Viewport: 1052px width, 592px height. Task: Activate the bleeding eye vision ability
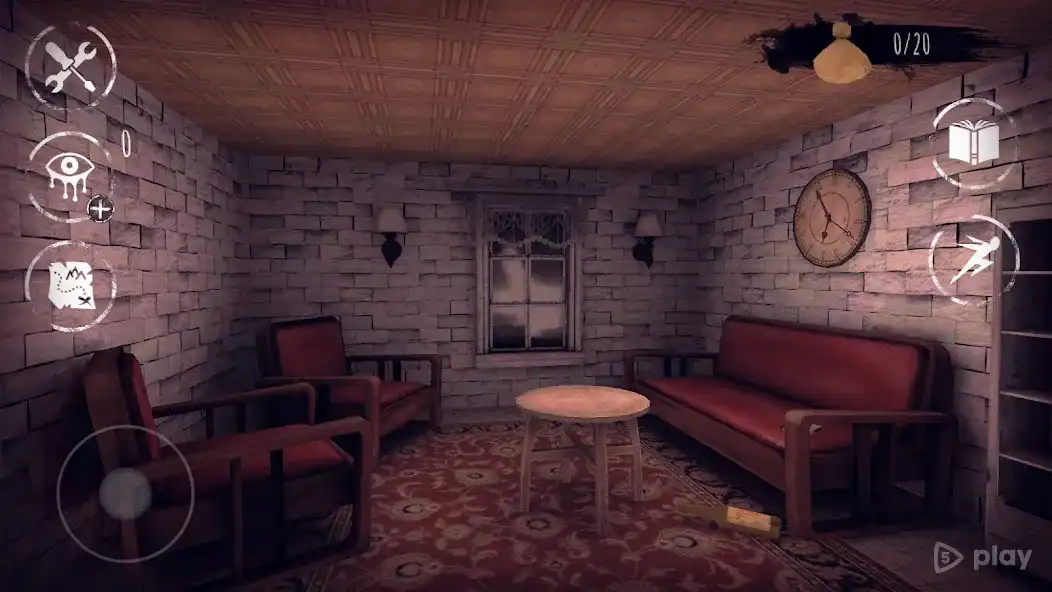(x=69, y=176)
